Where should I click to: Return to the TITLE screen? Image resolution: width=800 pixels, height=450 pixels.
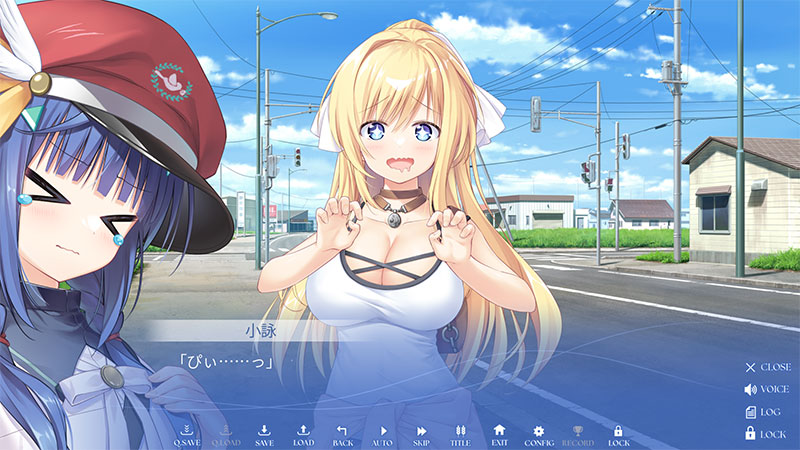(460, 434)
